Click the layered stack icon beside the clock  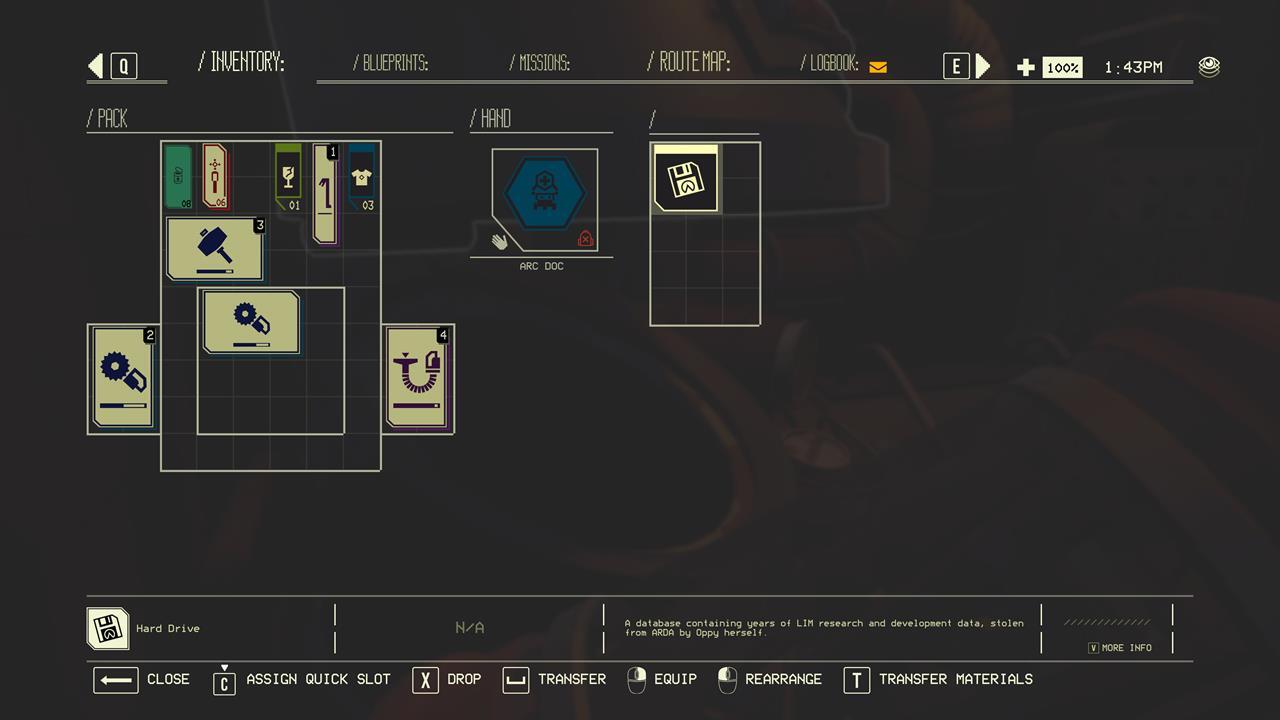pyautogui.click(x=1209, y=67)
